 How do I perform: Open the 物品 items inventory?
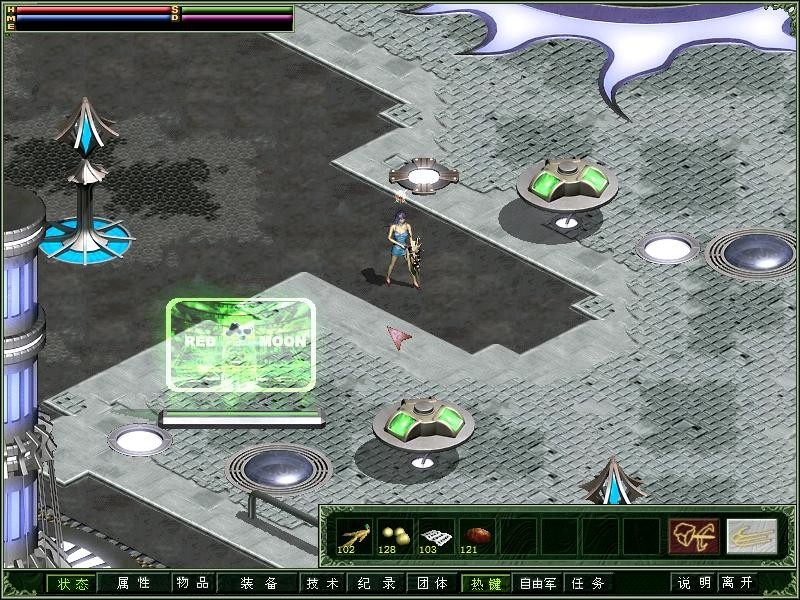pos(192,583)
